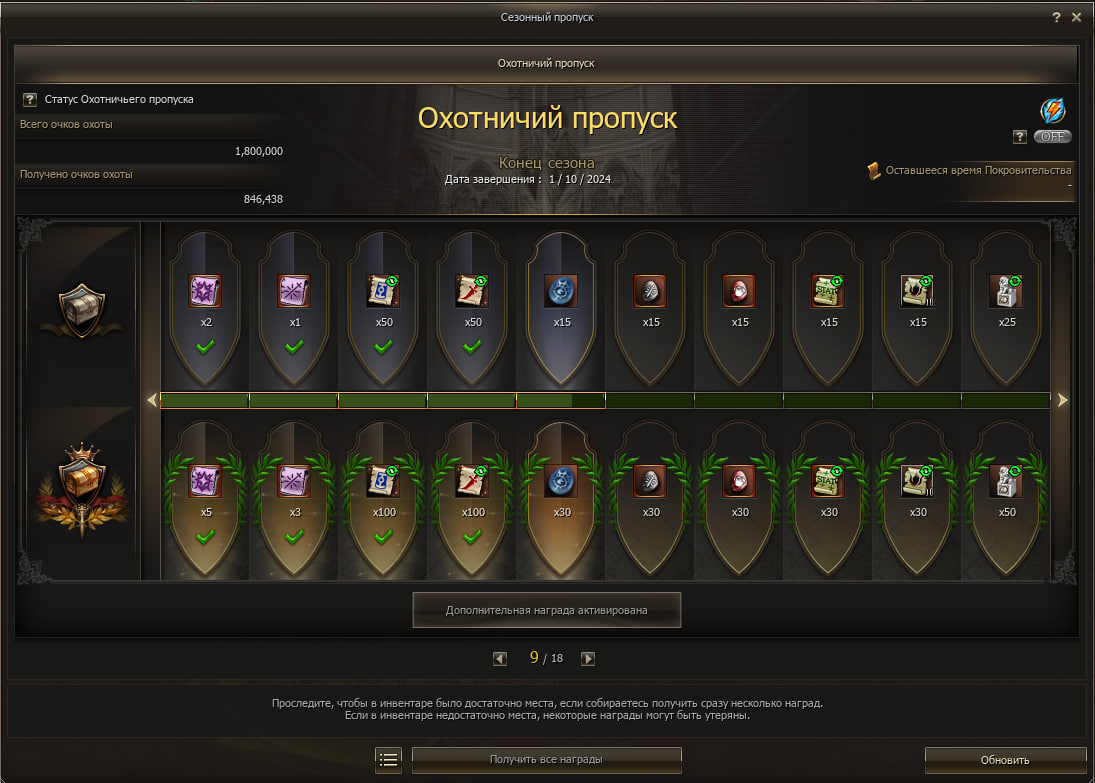Viewport: 1095px width, 783px height.
Task: Toggle the OFF switch under the lightning icon
Action: point(1052,137)
